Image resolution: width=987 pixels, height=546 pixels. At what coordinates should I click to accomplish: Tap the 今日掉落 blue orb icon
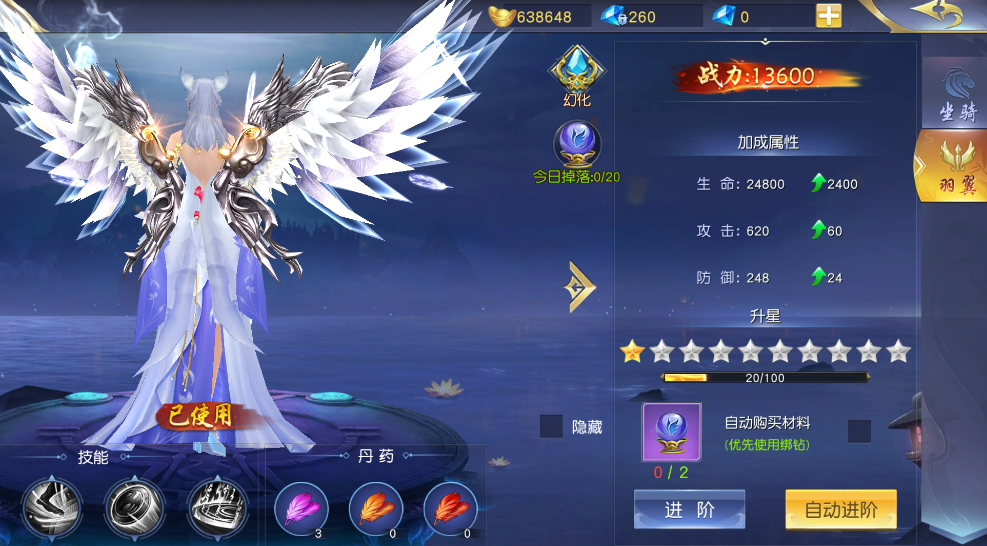[575, 145]
